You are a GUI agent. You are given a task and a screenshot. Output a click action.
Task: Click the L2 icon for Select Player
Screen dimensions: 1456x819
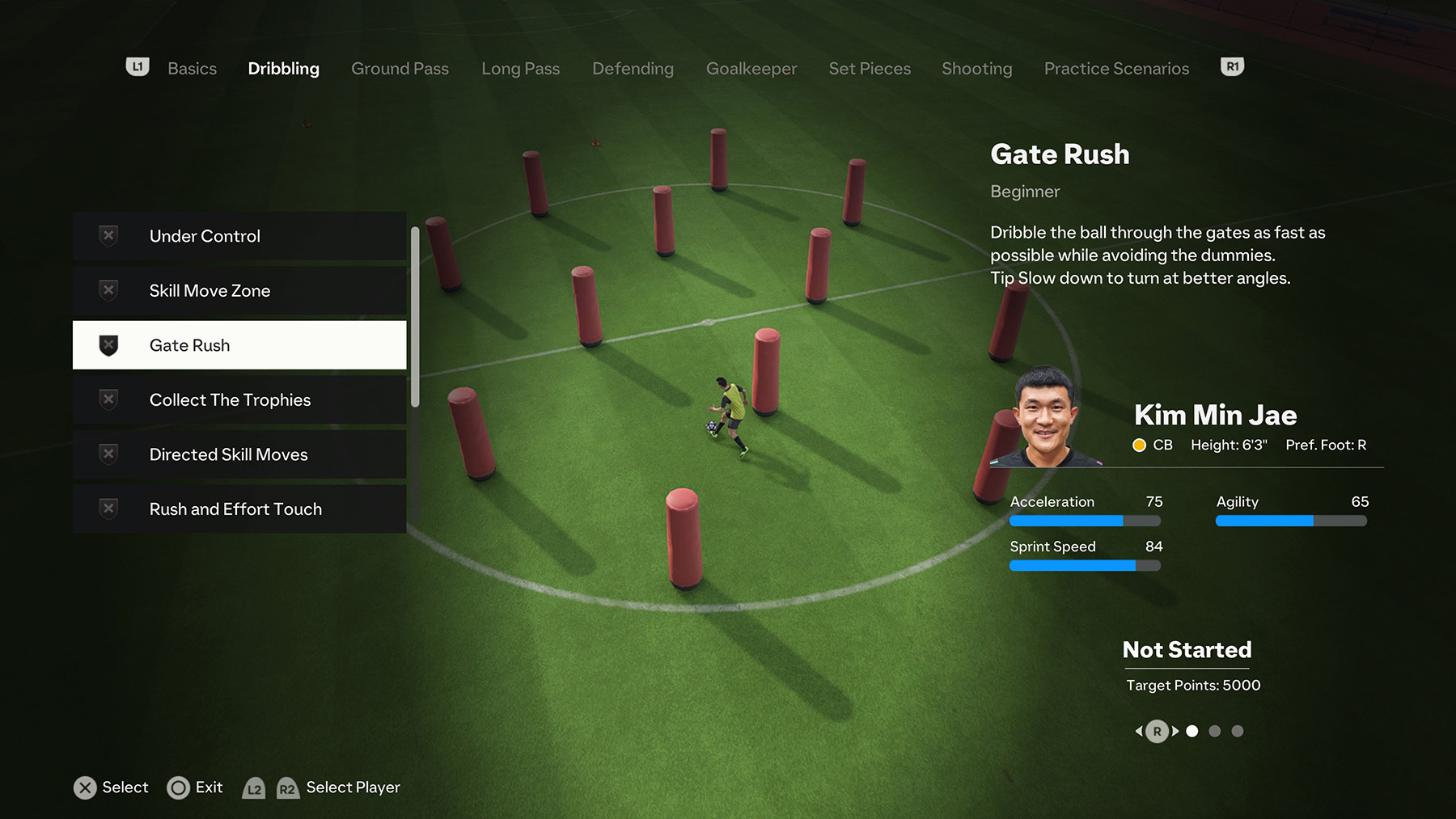tap(254, 787)
